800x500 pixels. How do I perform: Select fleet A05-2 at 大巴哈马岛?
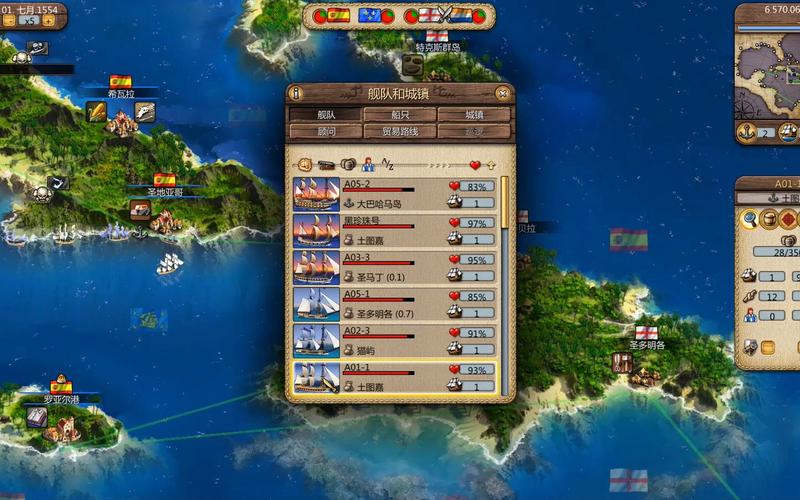pos(395,194)
